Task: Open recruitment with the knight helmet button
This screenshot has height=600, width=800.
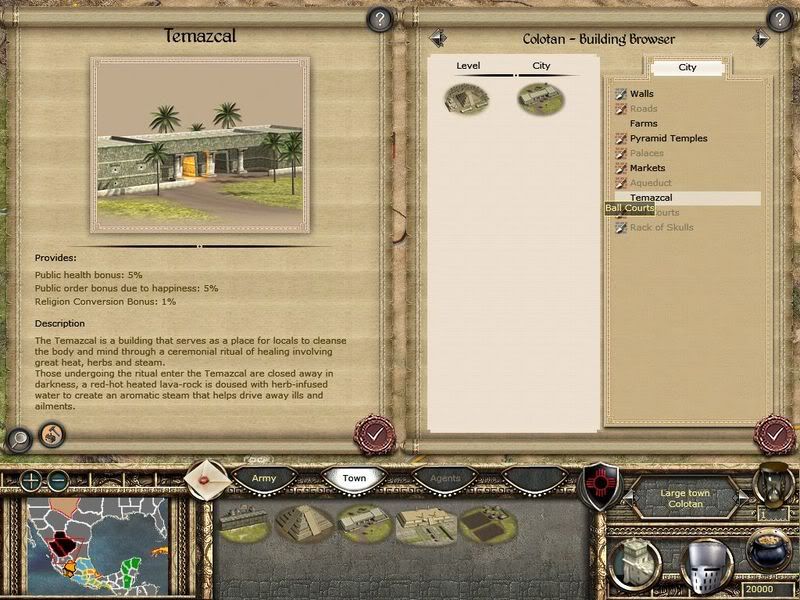Action: tap(706, 564)
